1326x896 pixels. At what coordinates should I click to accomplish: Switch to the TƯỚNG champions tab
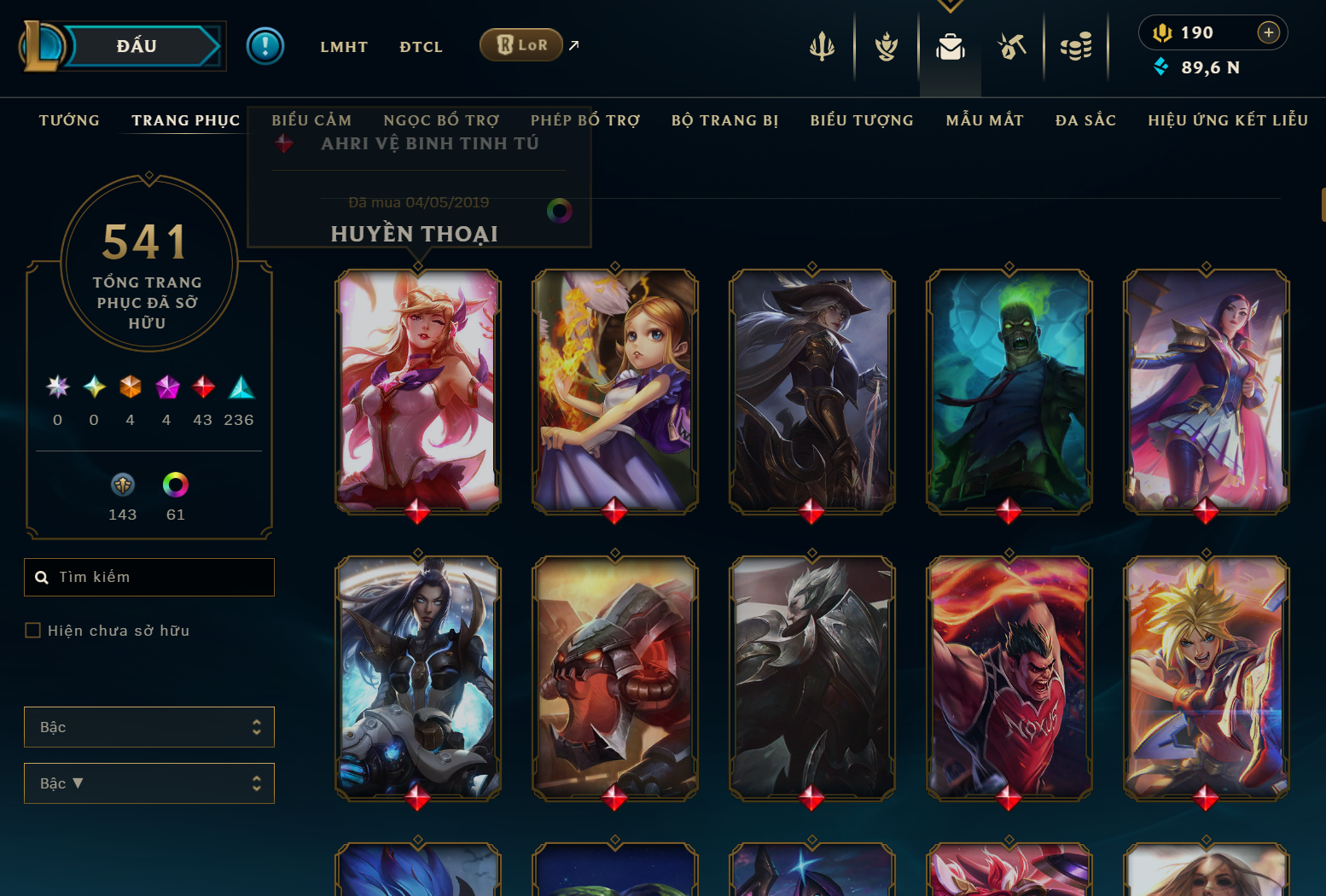coord(69,120)
